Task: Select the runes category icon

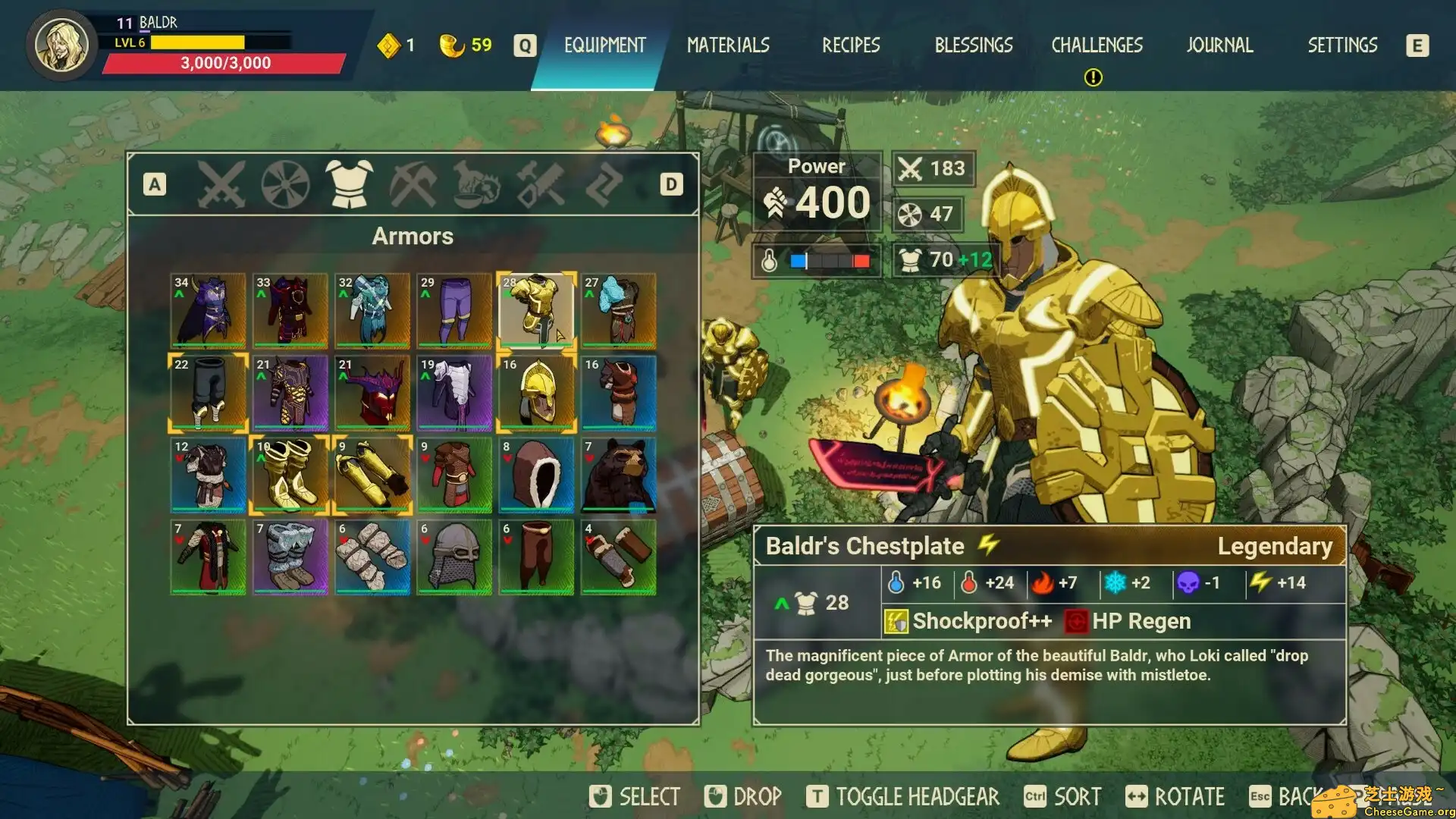Action: coord(603,184)
